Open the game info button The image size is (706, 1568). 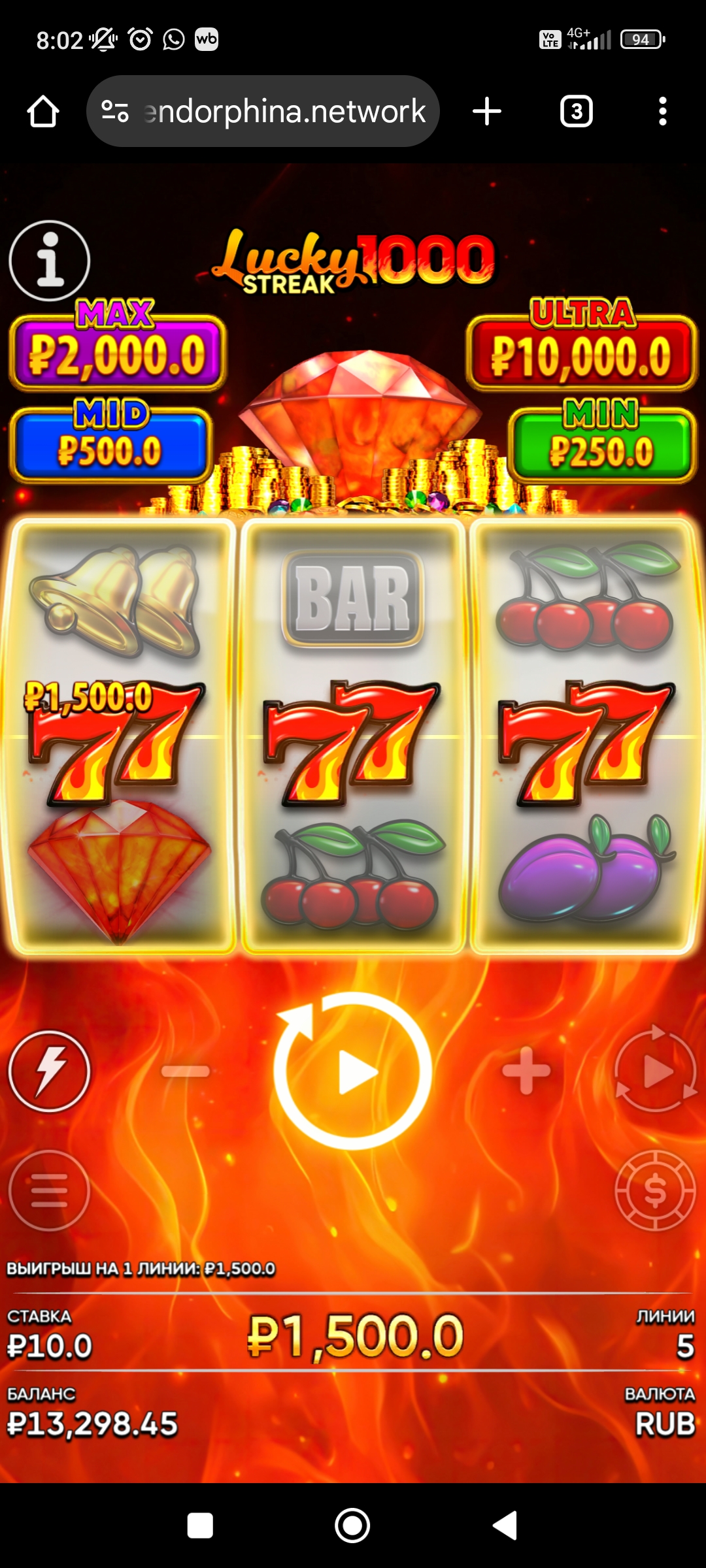[x=50, y=261]
